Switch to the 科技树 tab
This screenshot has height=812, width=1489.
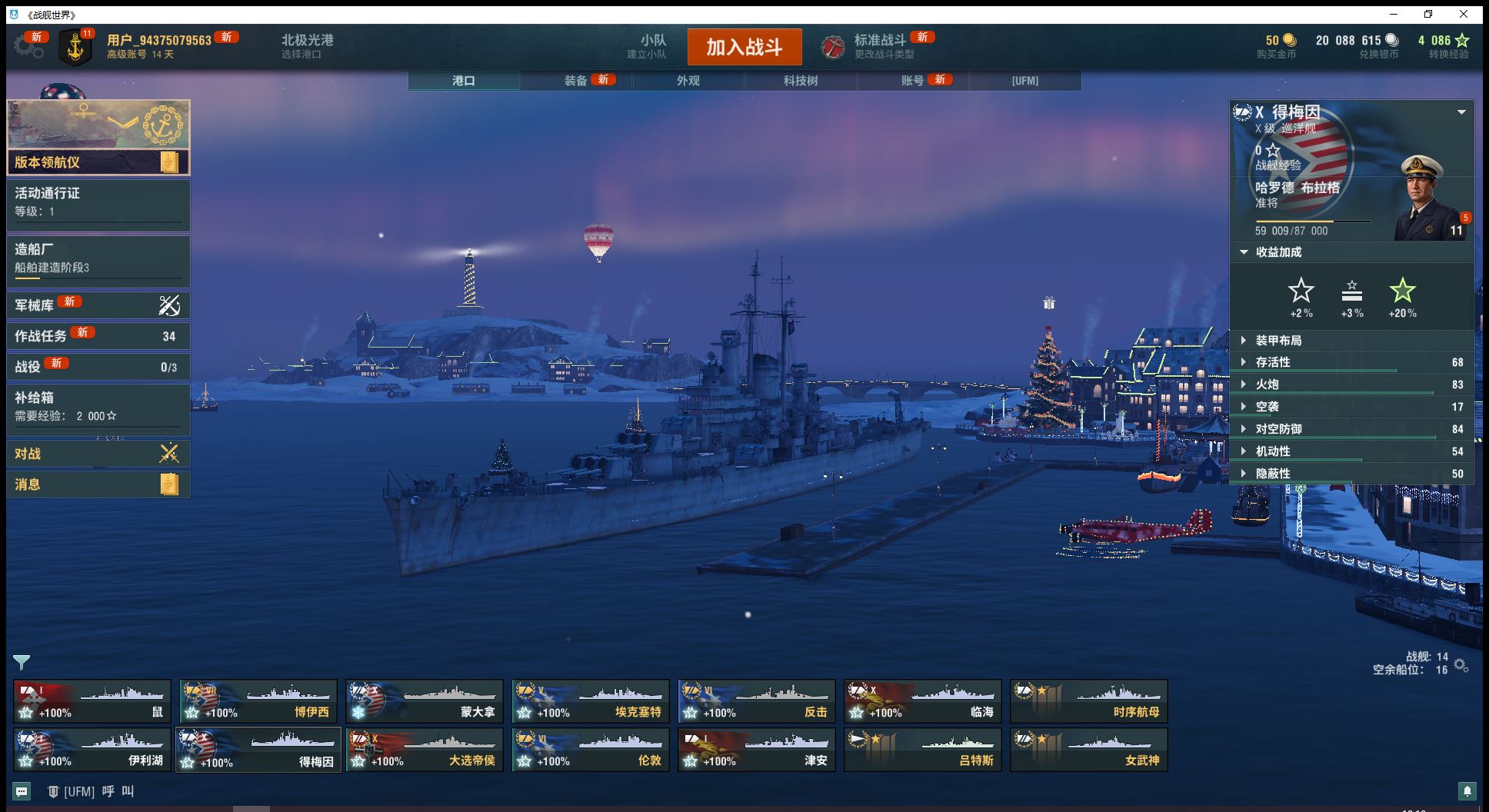pos(801,81)
